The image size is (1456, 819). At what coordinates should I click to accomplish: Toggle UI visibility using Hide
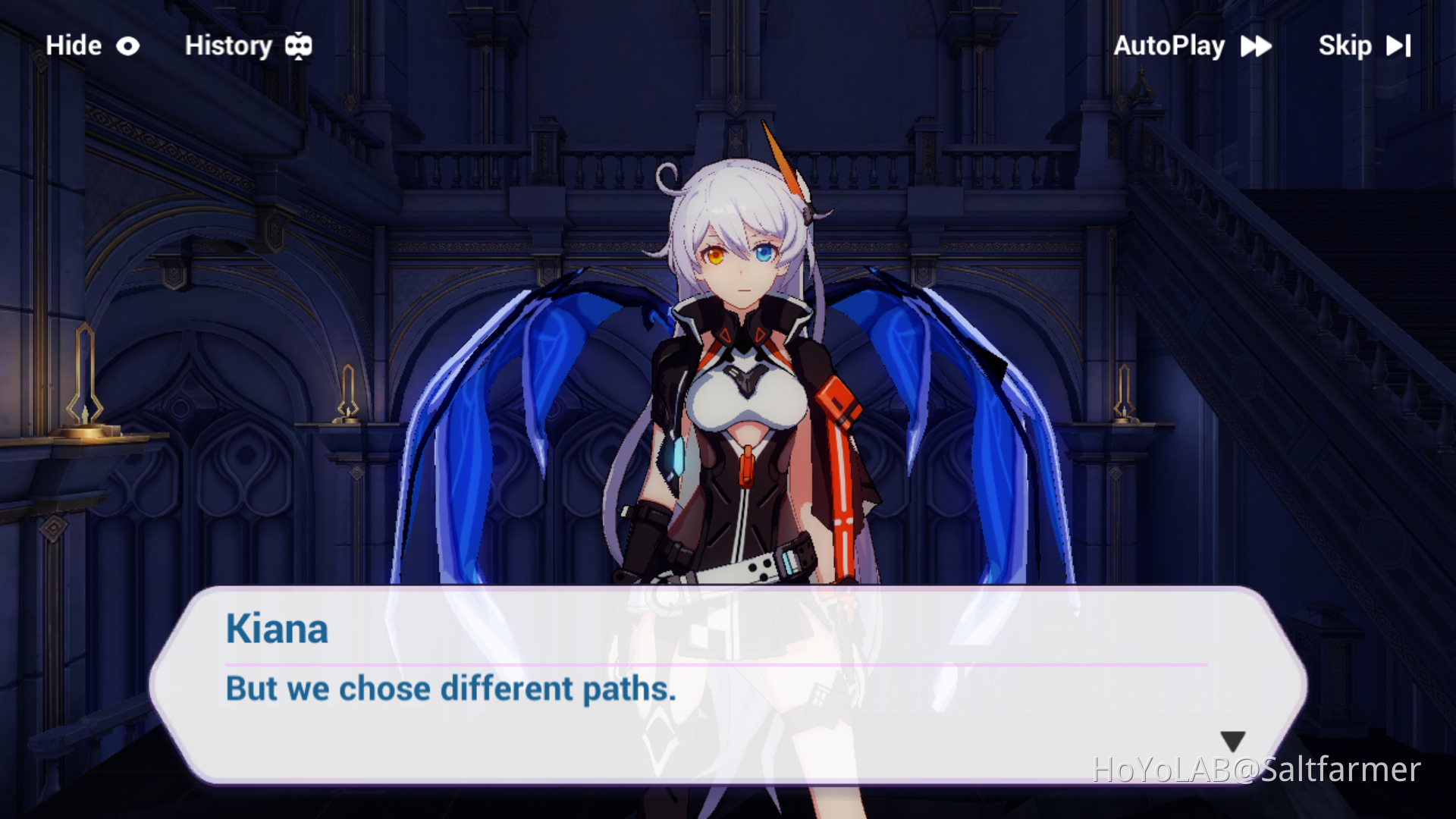73,45
